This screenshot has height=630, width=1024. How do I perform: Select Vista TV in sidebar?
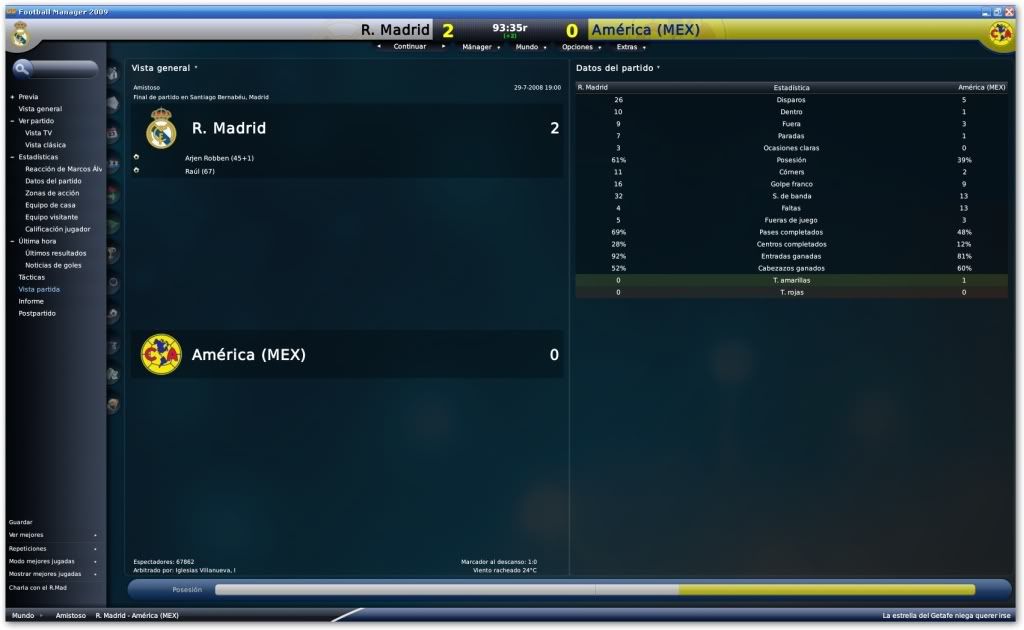point(39,133)
